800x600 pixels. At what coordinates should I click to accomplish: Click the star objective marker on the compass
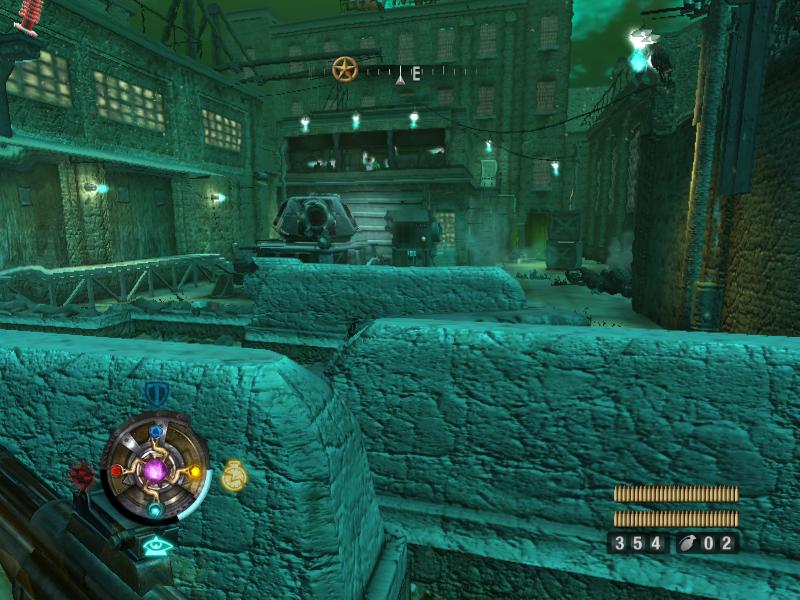coord(344,69)
